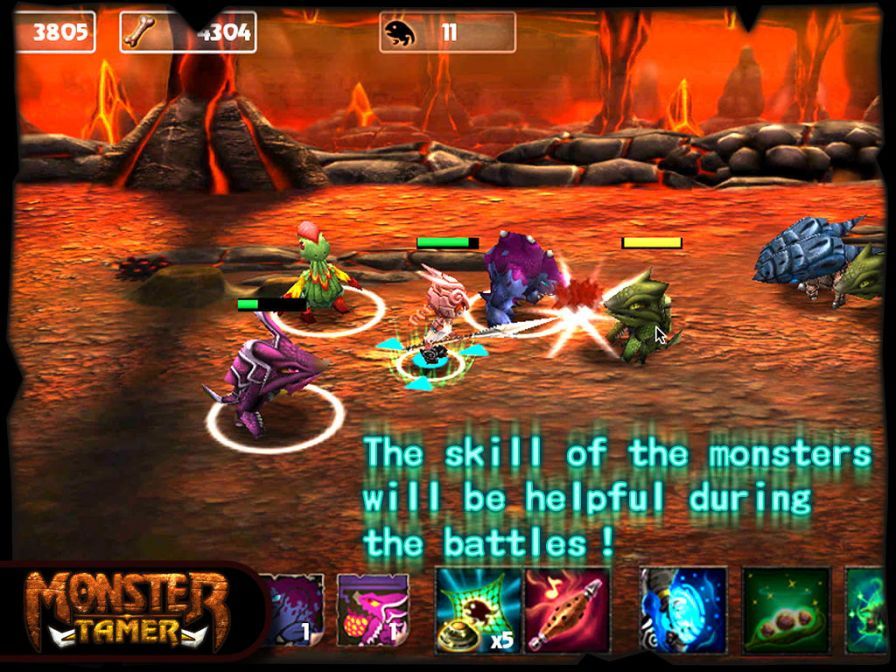Image resolution: width=896 pixels, height=672 pixels.
Task: Activate the blue swirl shield skill
Action: (x=682, y=610)
